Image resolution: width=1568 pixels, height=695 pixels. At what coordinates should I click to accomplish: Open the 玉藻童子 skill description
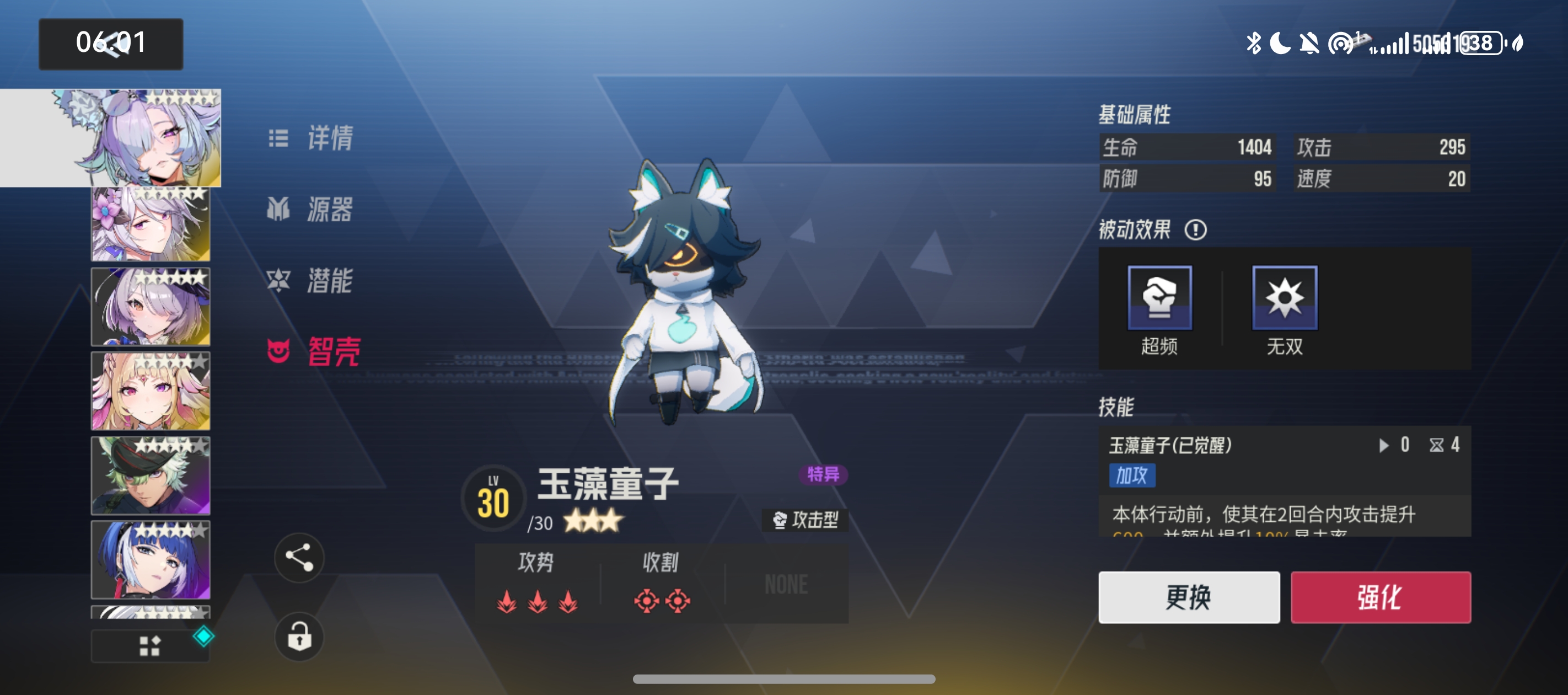[x=1284, y=481]
